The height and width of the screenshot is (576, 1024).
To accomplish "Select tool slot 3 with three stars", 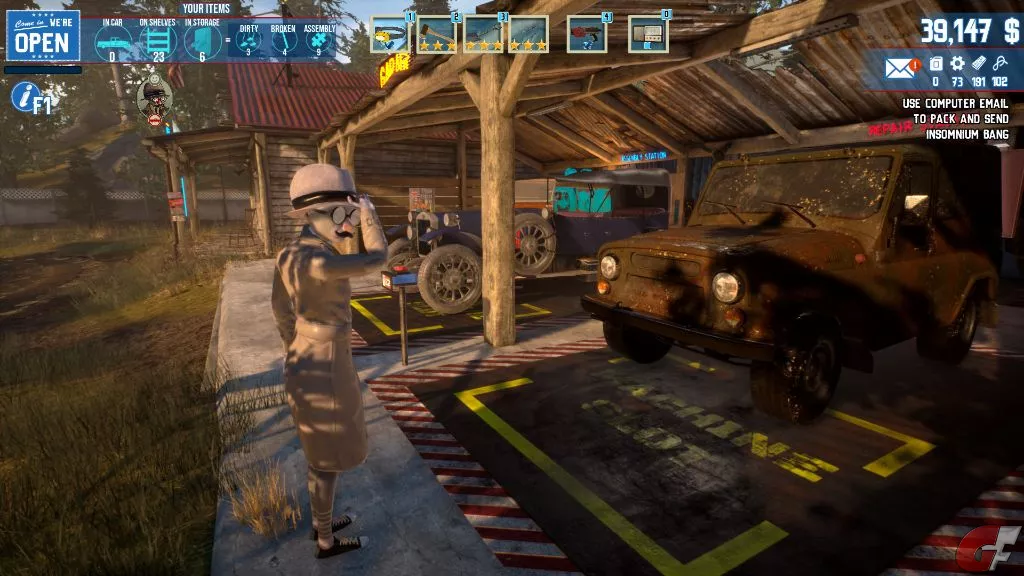I will [483, 34].
